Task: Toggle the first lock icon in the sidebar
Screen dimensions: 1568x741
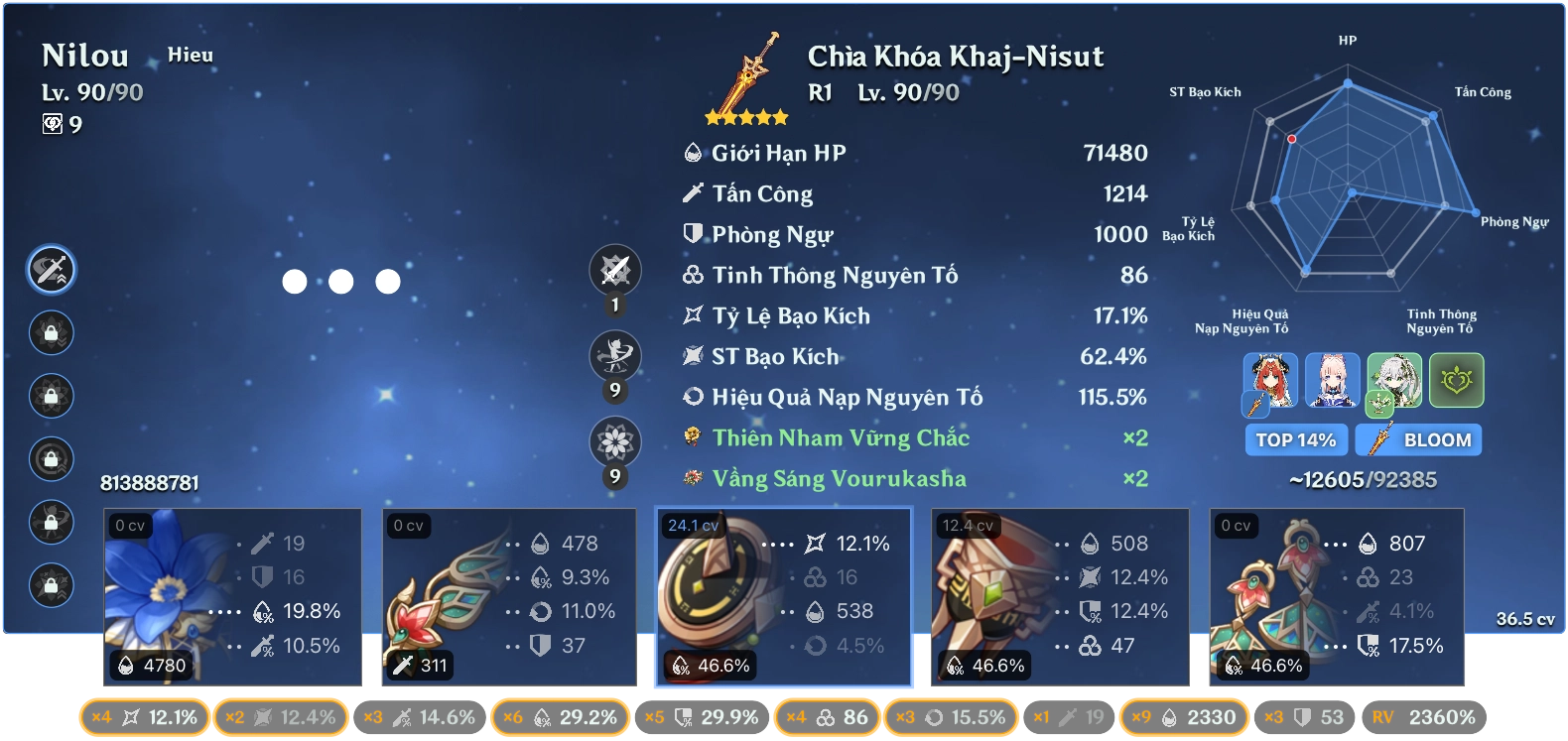Action: pos(51,332)
